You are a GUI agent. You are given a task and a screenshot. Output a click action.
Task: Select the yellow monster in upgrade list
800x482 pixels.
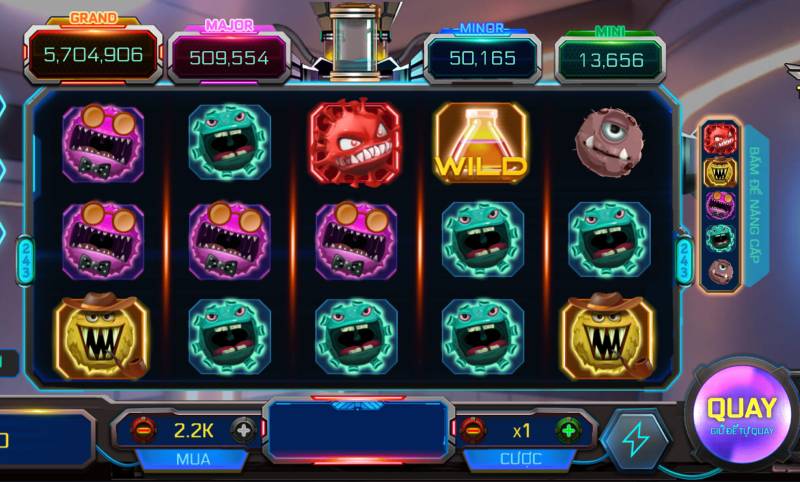point(720,172)
